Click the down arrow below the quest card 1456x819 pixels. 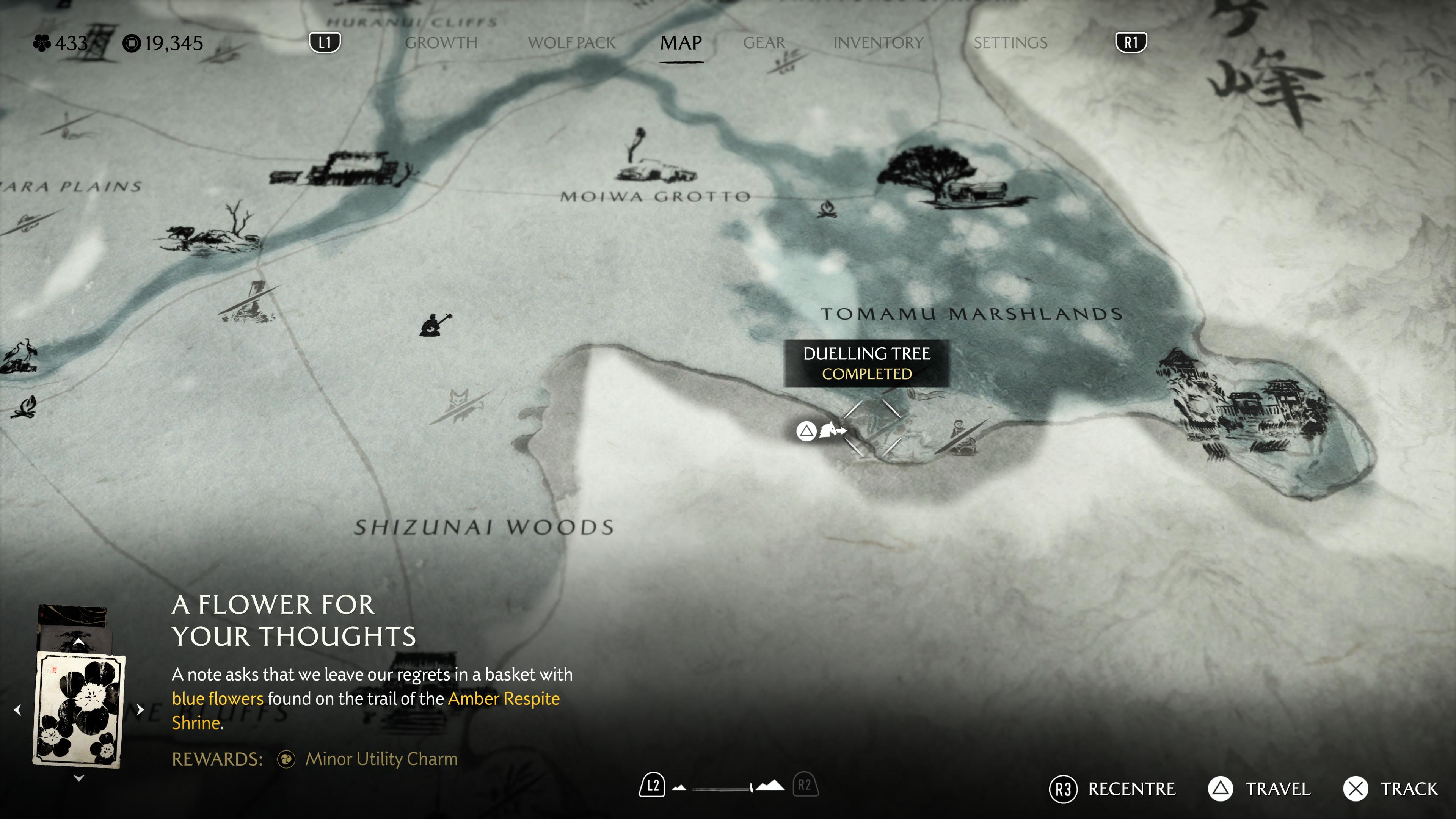tap(79, 778)
